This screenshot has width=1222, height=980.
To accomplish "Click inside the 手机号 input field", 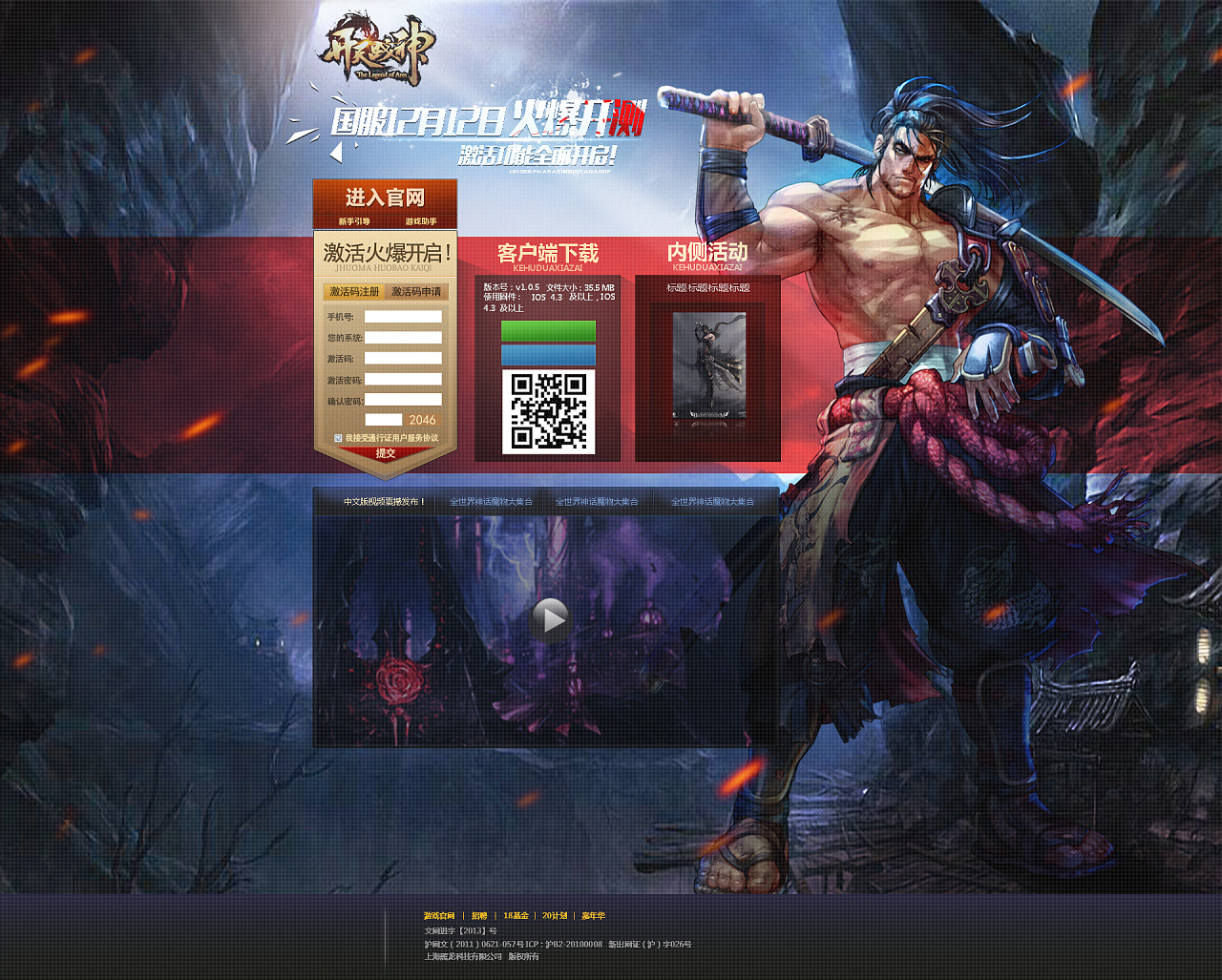I will [402, 316].
